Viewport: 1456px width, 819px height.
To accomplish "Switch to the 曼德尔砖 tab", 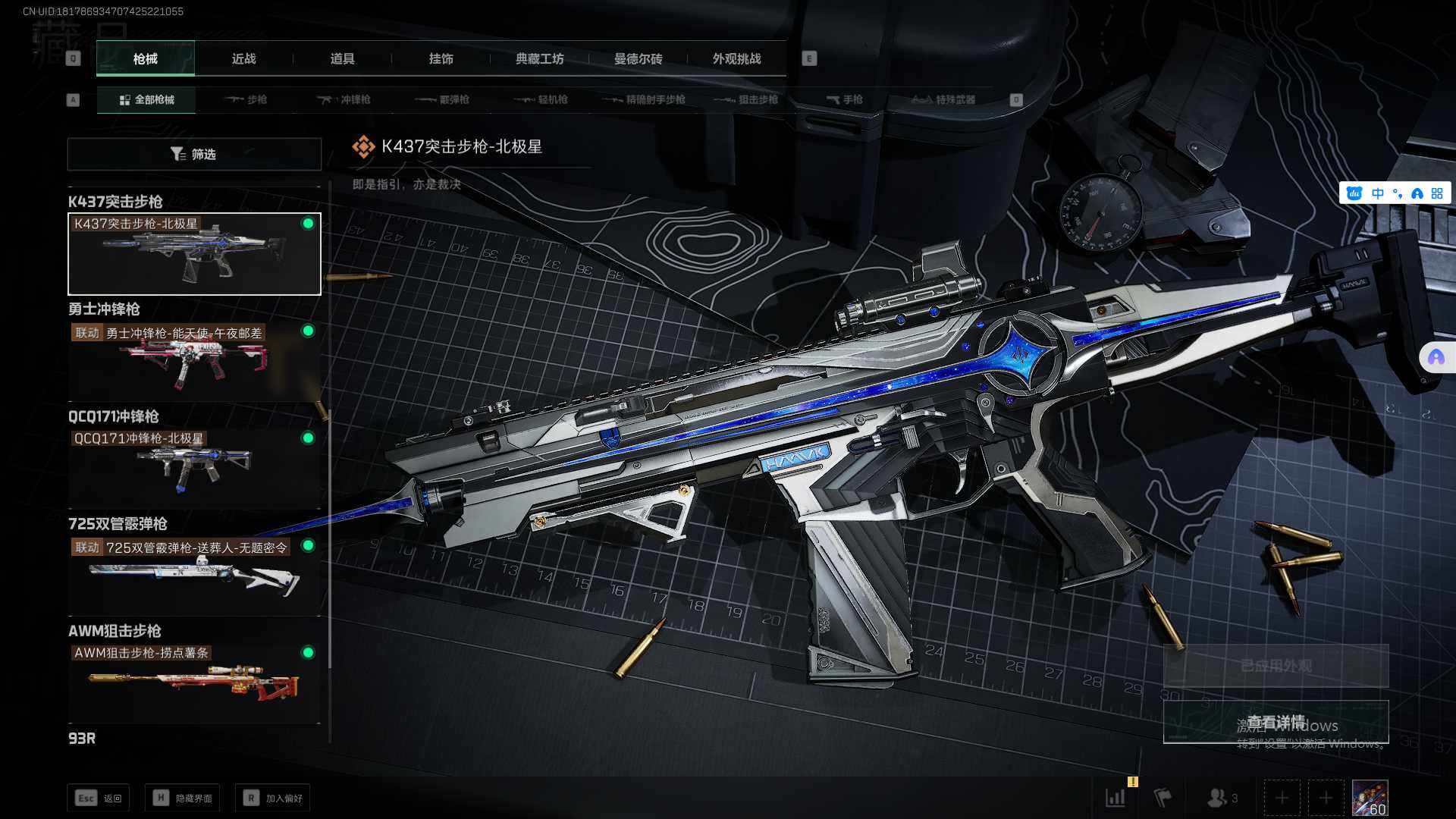I will 638,59.
